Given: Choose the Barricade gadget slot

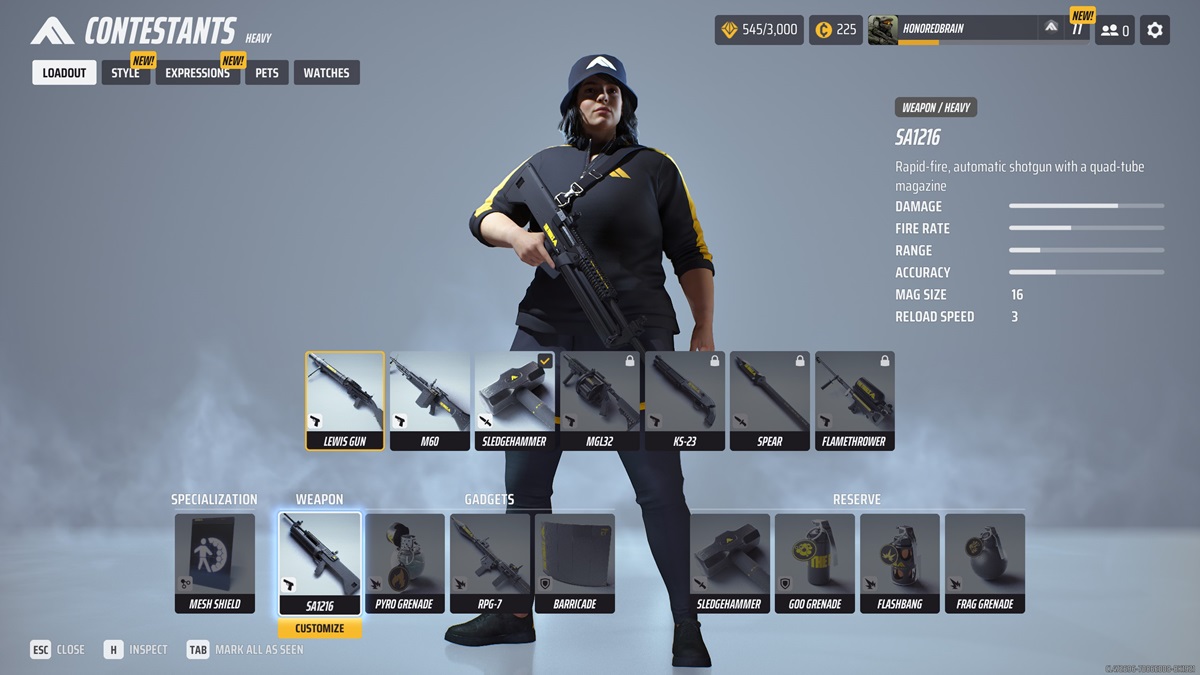Looking at the screenshot, I should click(575, 562).
